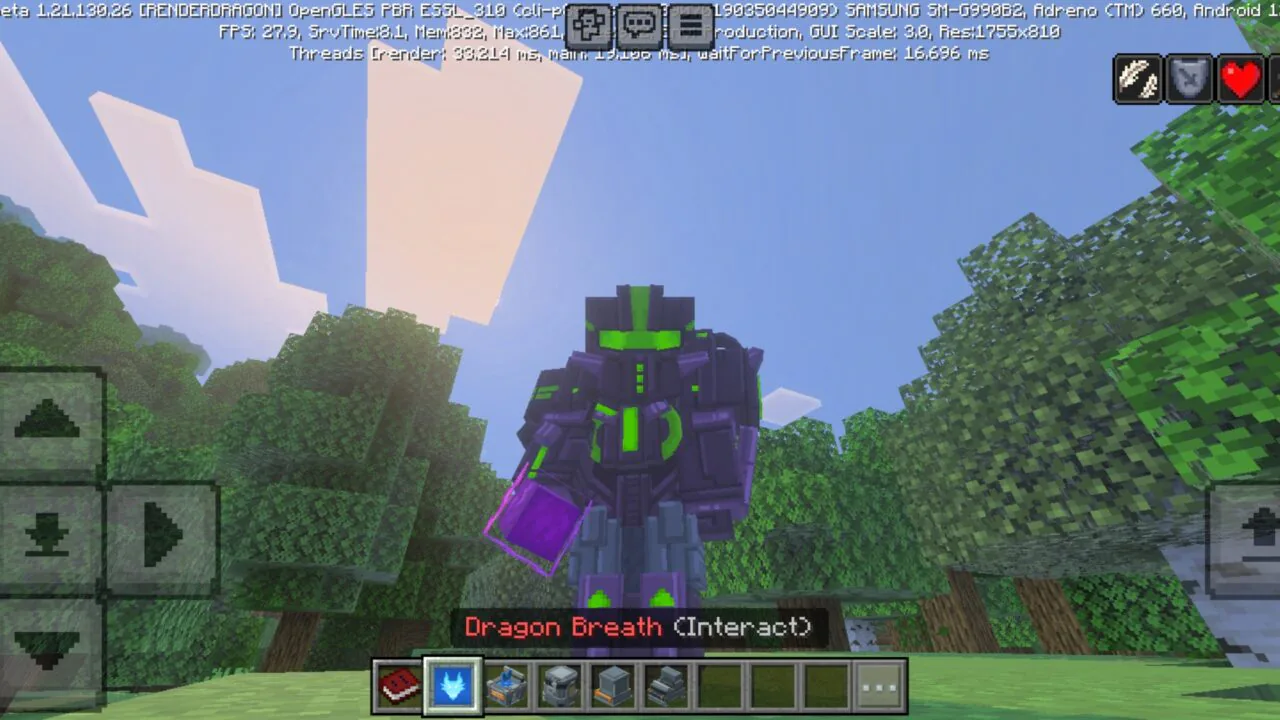Open the pause menu
This screenshot has height=720, width=1280.
[687, 25]
